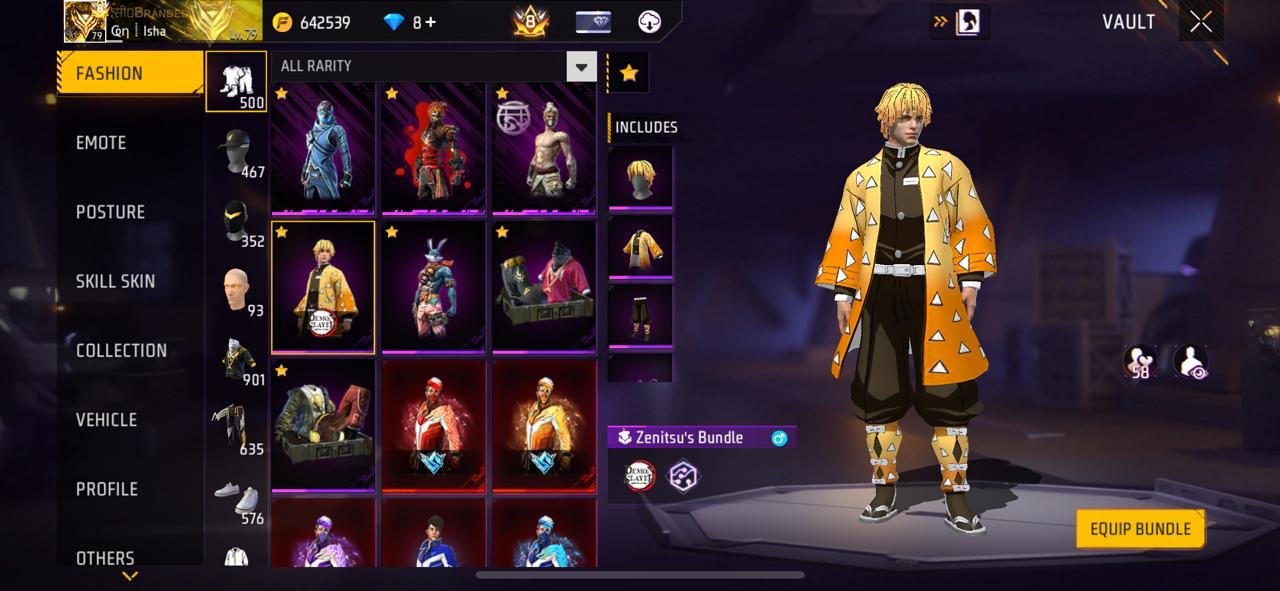View the included yellow hair item
The height and width of the screenshot is (591, 1280).
pos(640,179)
